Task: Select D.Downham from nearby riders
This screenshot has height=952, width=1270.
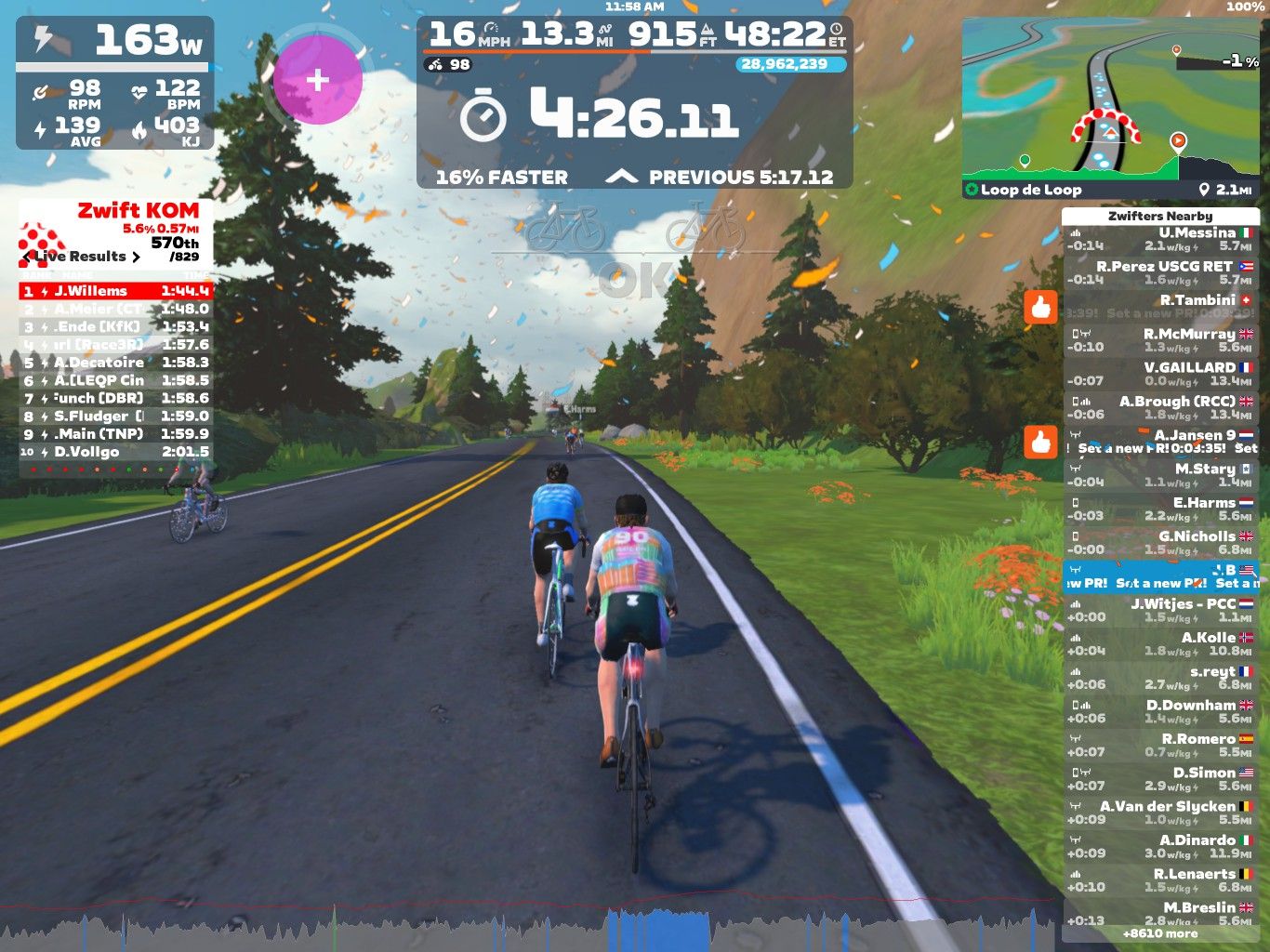Action: click(1160, 711)
